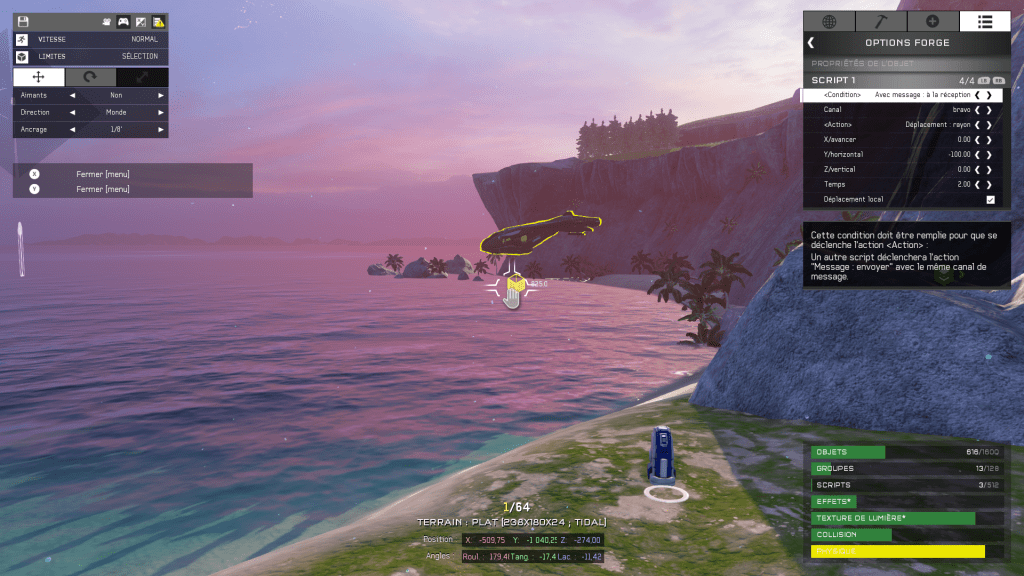Select the gamepad icon in the toolbar

pyautogui.click(x=123, y=21)
